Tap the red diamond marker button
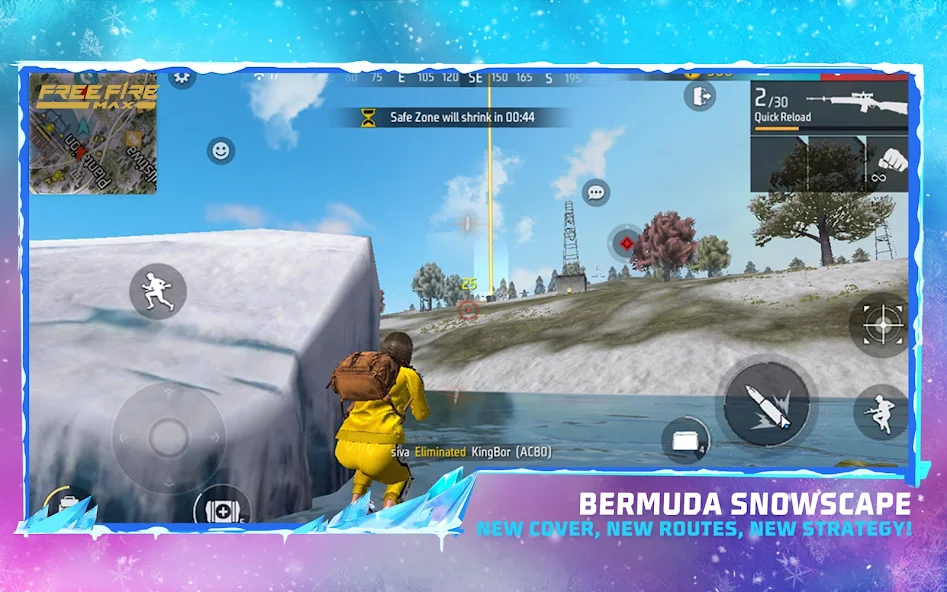 (626, 242)
